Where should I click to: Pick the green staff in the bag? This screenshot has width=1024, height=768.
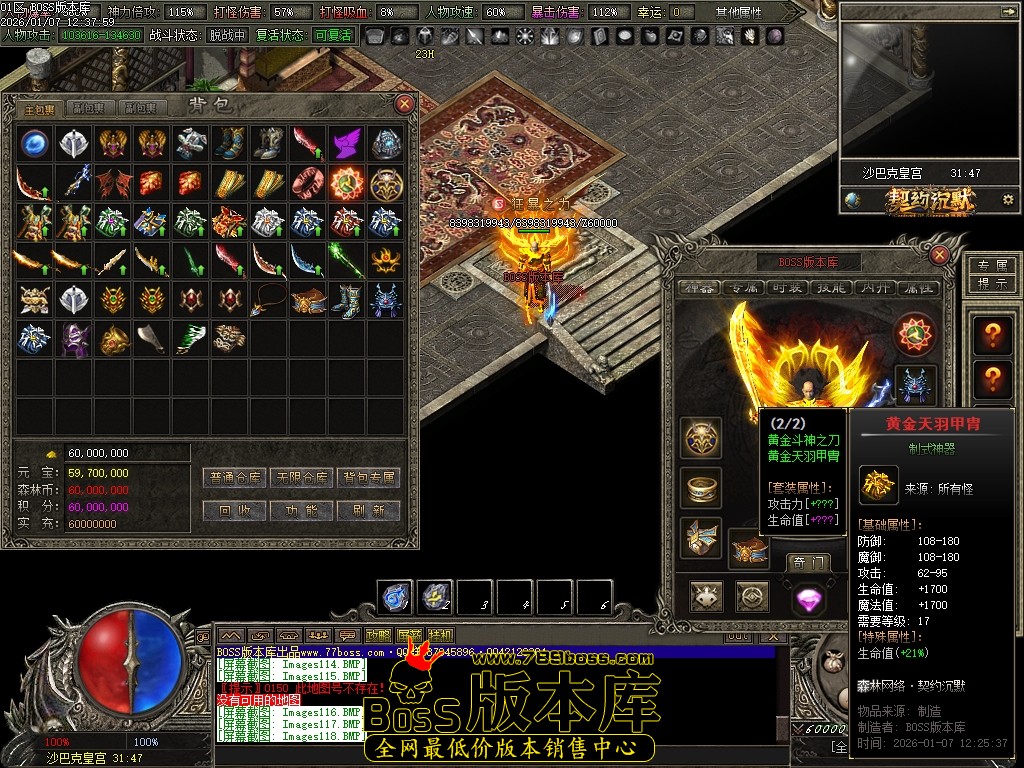point(347,261)
